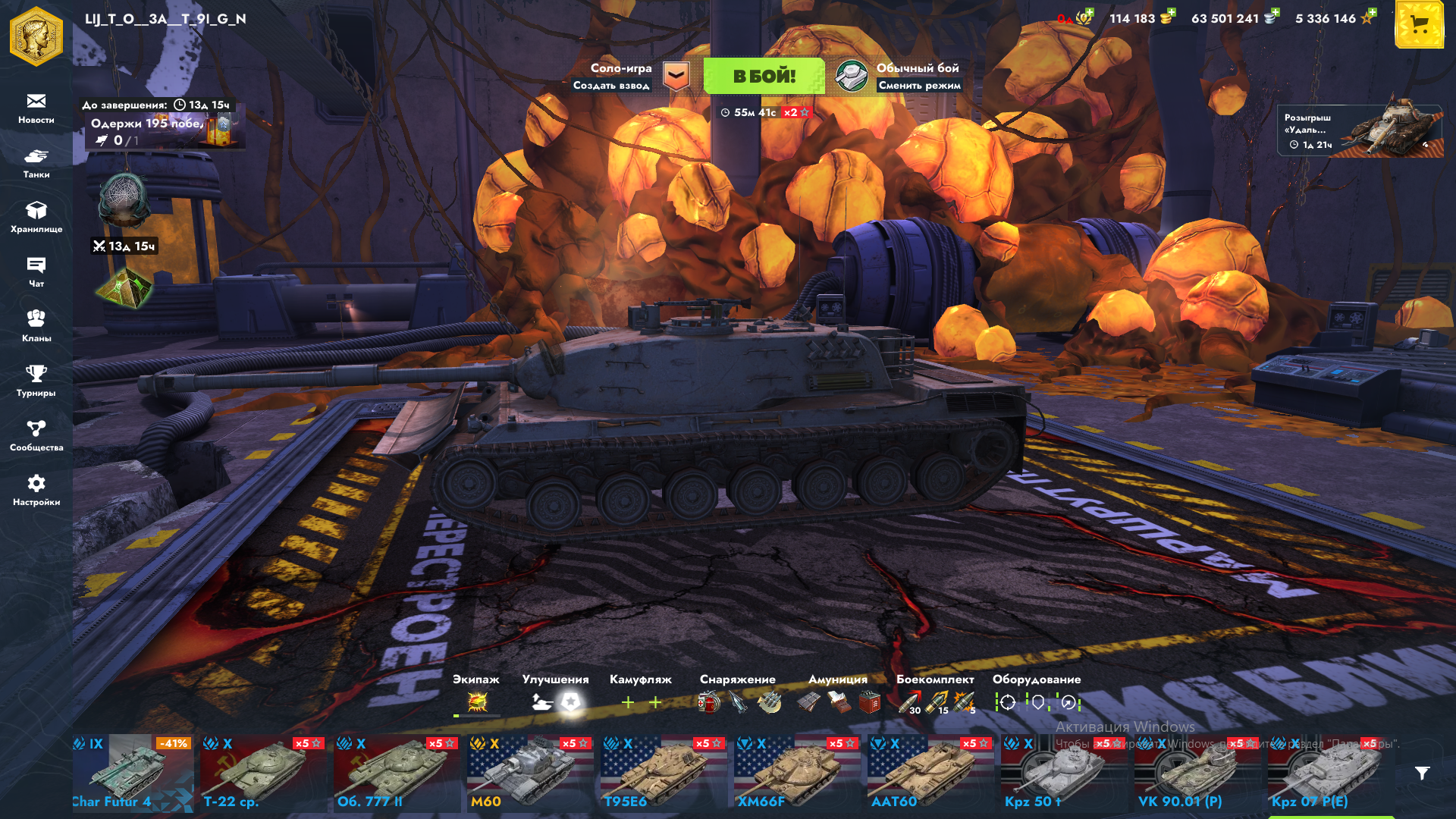Viewport: 1456px width, 819px height.
Task: Open the Сообщества communities menu
Action: (x=36, y=436)
